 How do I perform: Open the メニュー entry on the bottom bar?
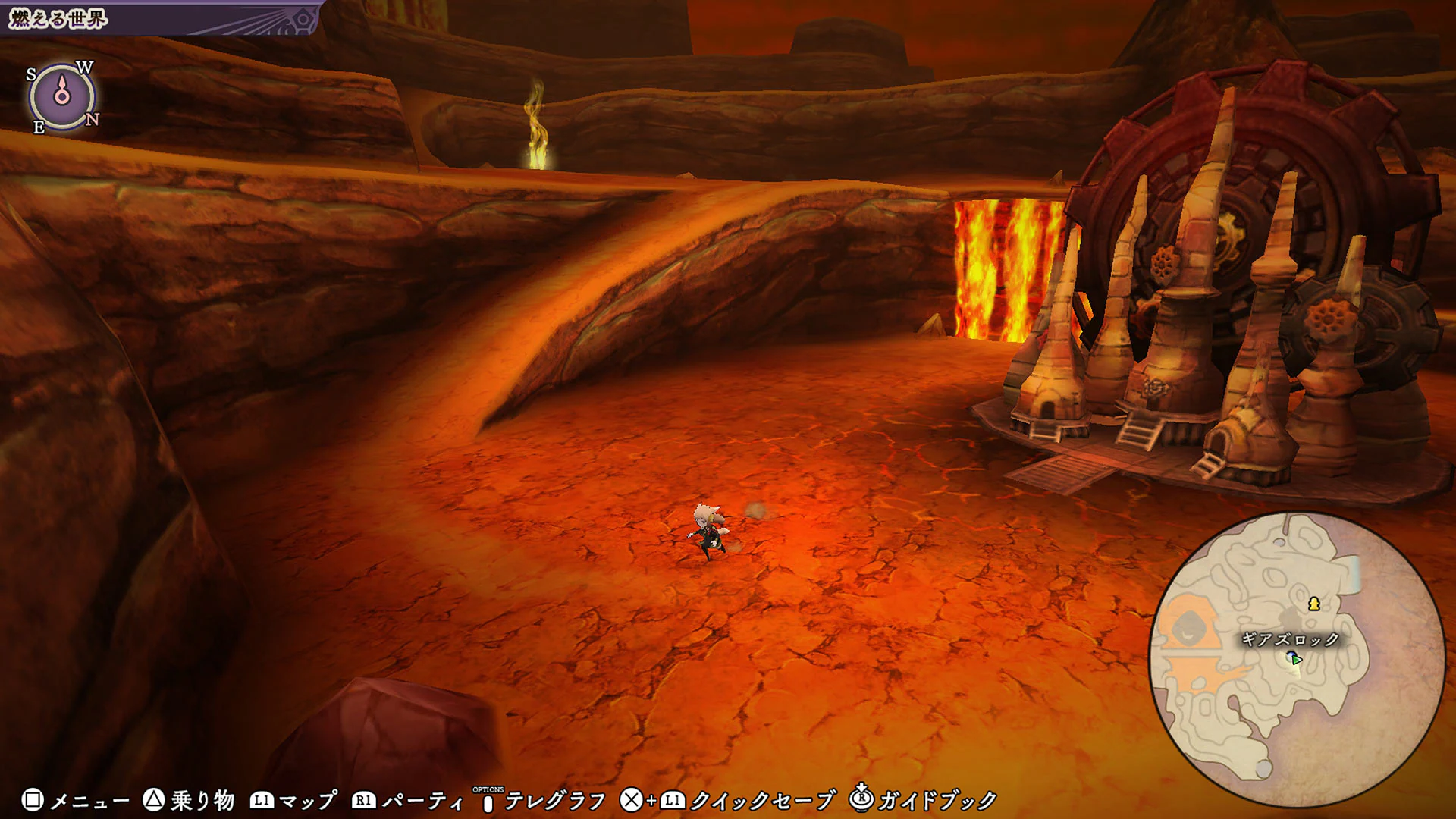(x=89, y=798)
